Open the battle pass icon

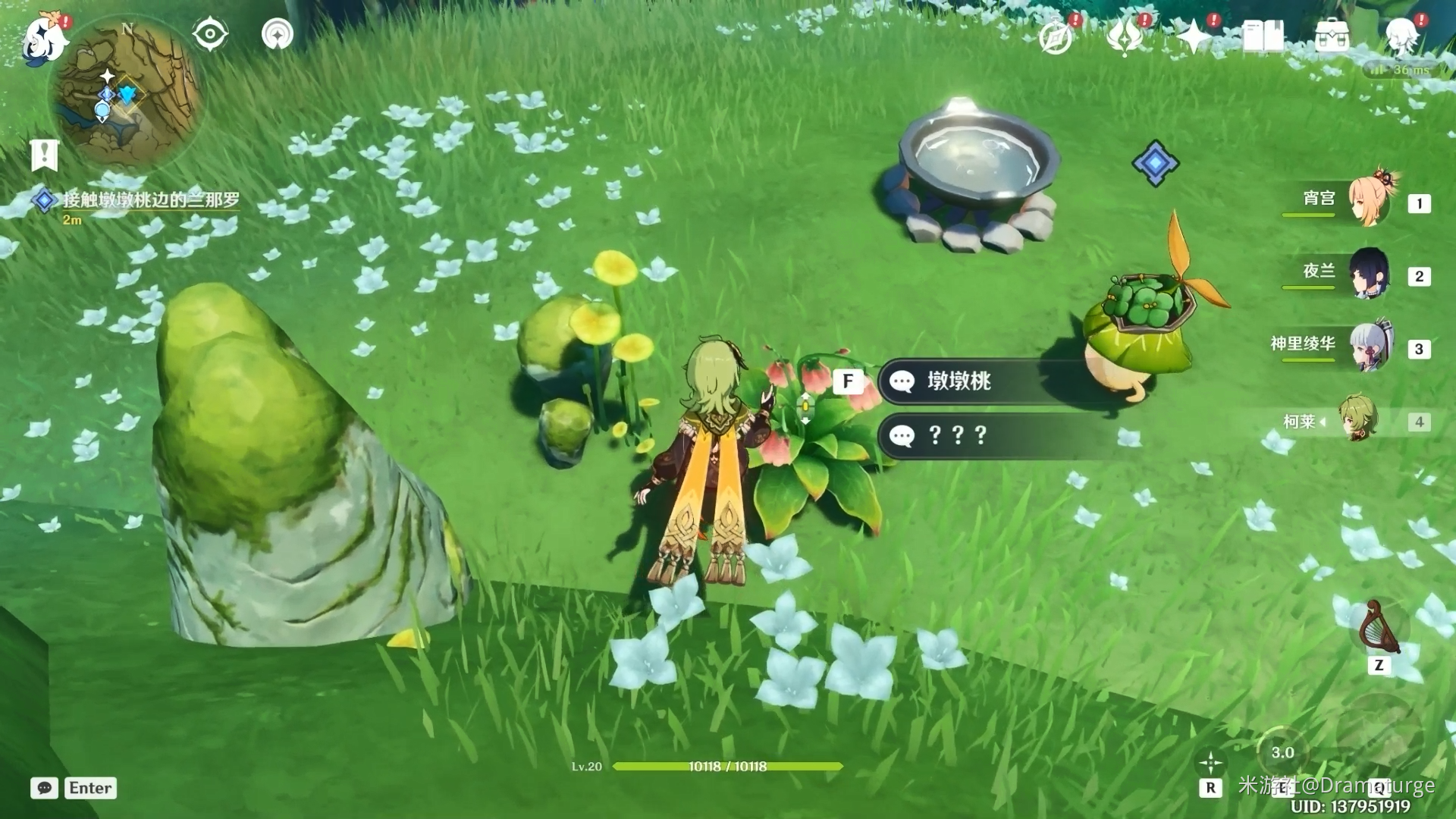click(x=1125, y=36)
